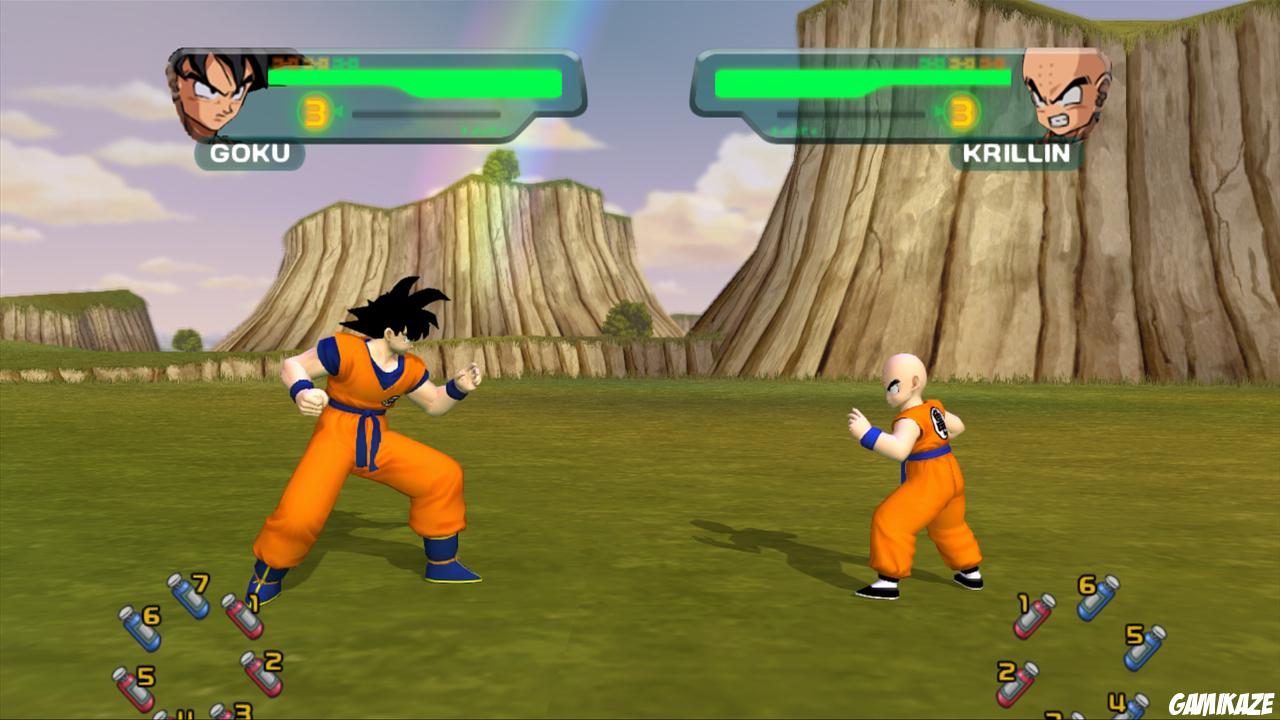Select Krillin's blue capsule number 5
This screenshot has width=1280, height=720.
1142,647
